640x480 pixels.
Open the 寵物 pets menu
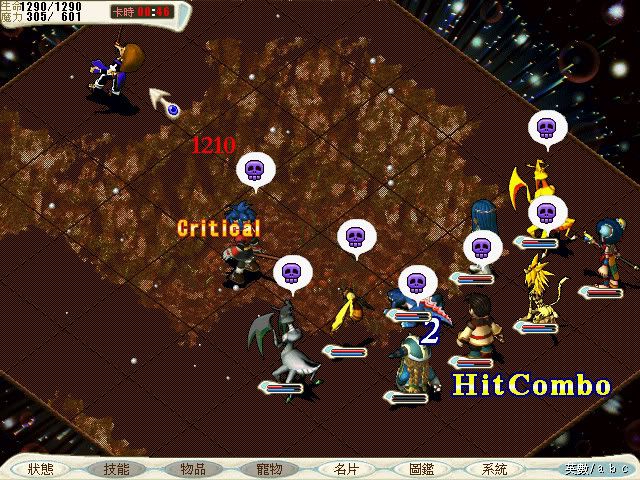tap(269, 468)
